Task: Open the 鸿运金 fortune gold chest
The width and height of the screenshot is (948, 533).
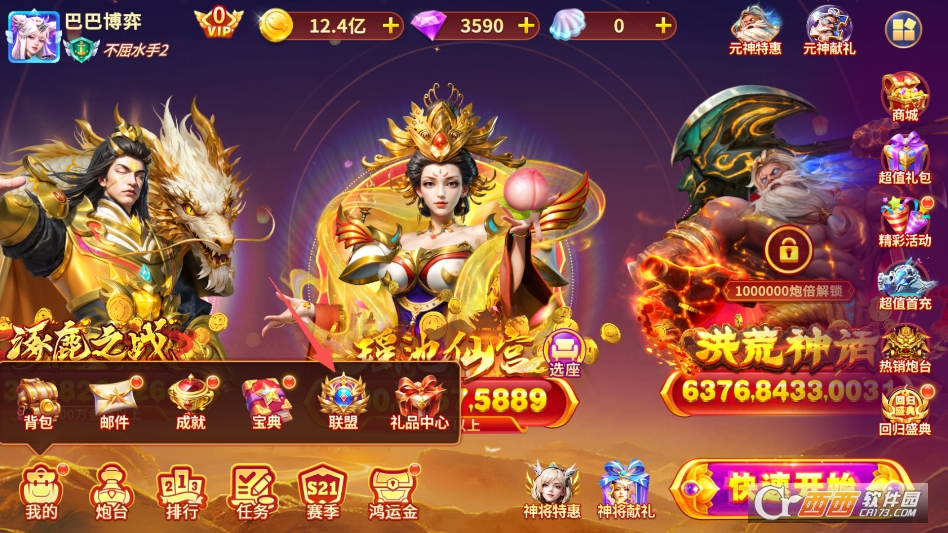Action: (x=393, y=491)
